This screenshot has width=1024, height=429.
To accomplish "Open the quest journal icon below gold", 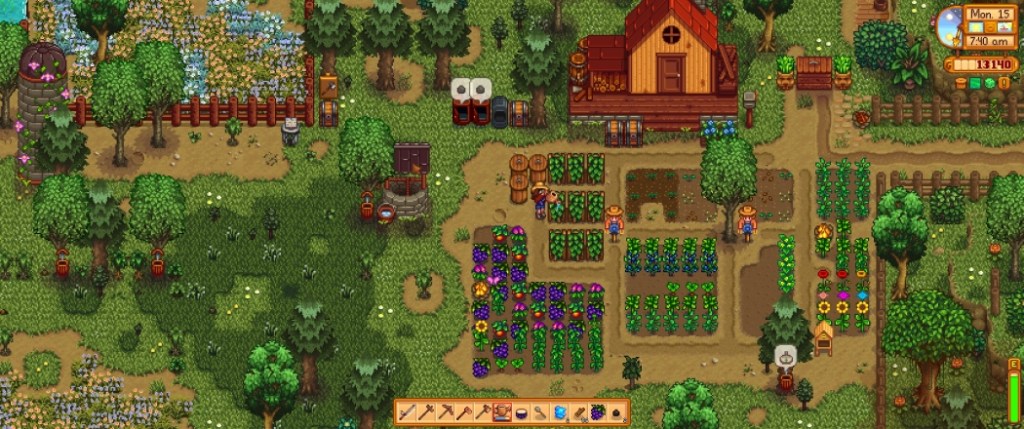I will (x=1004, y=83).
